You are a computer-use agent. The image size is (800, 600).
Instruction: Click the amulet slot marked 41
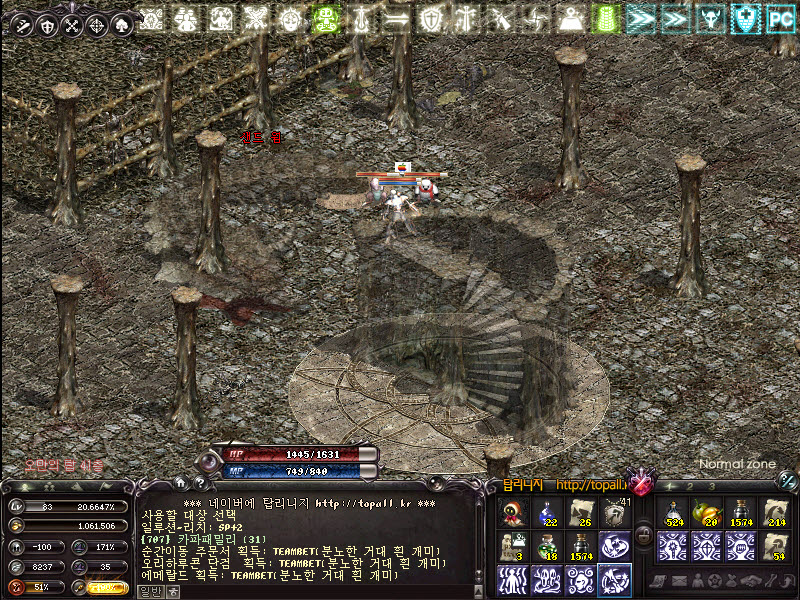(x=613, y=513)
